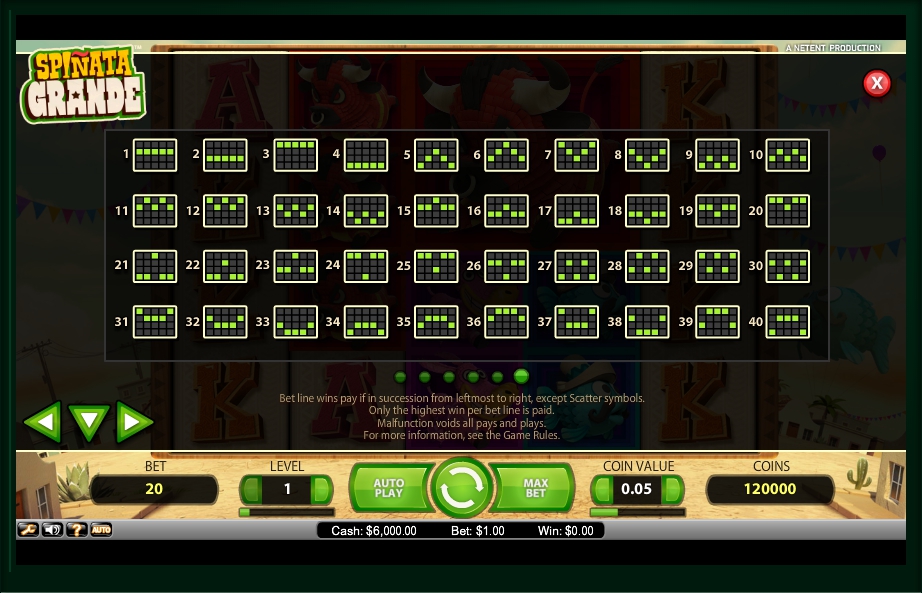Screen dimensions: 922x593
Task: Spin the reels with the circular button
Action: point(461,488)
